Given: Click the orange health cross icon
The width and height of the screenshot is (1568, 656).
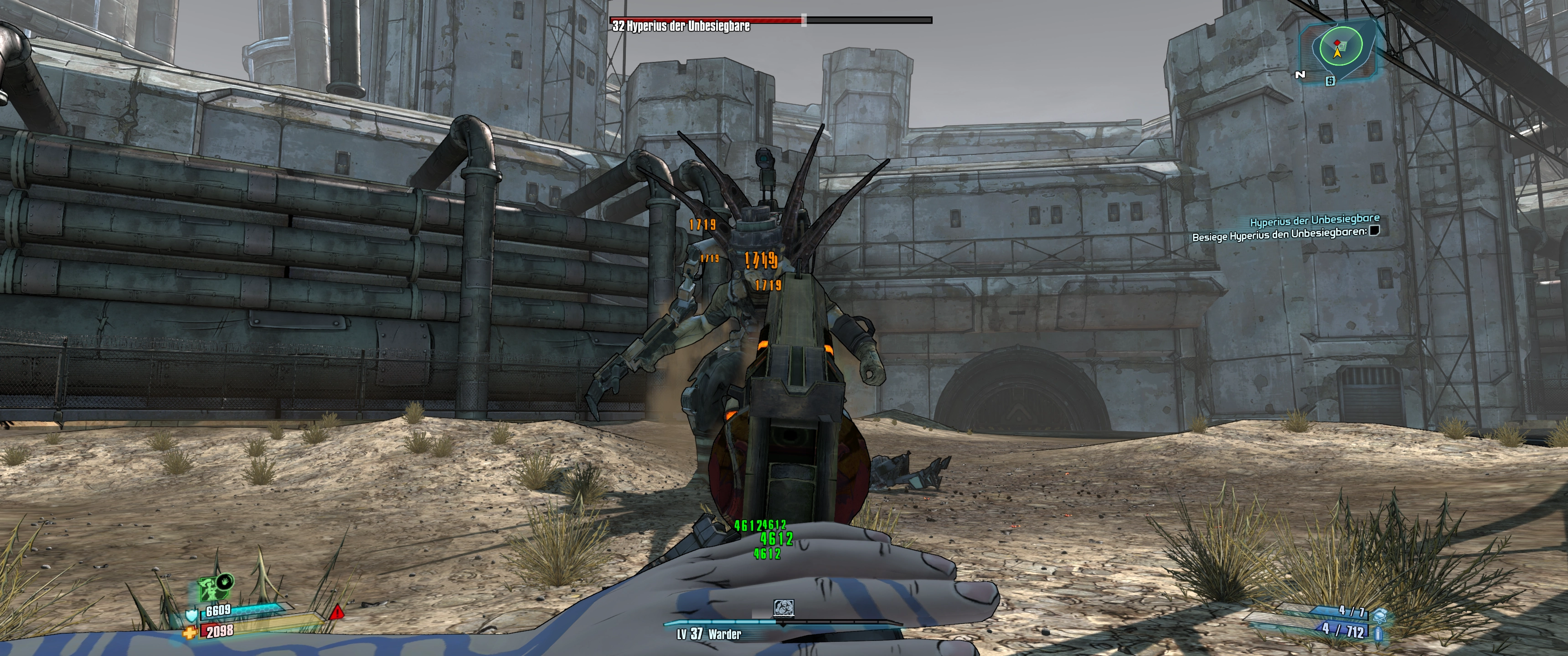Looking at the screenshot, I should point(191,633).
